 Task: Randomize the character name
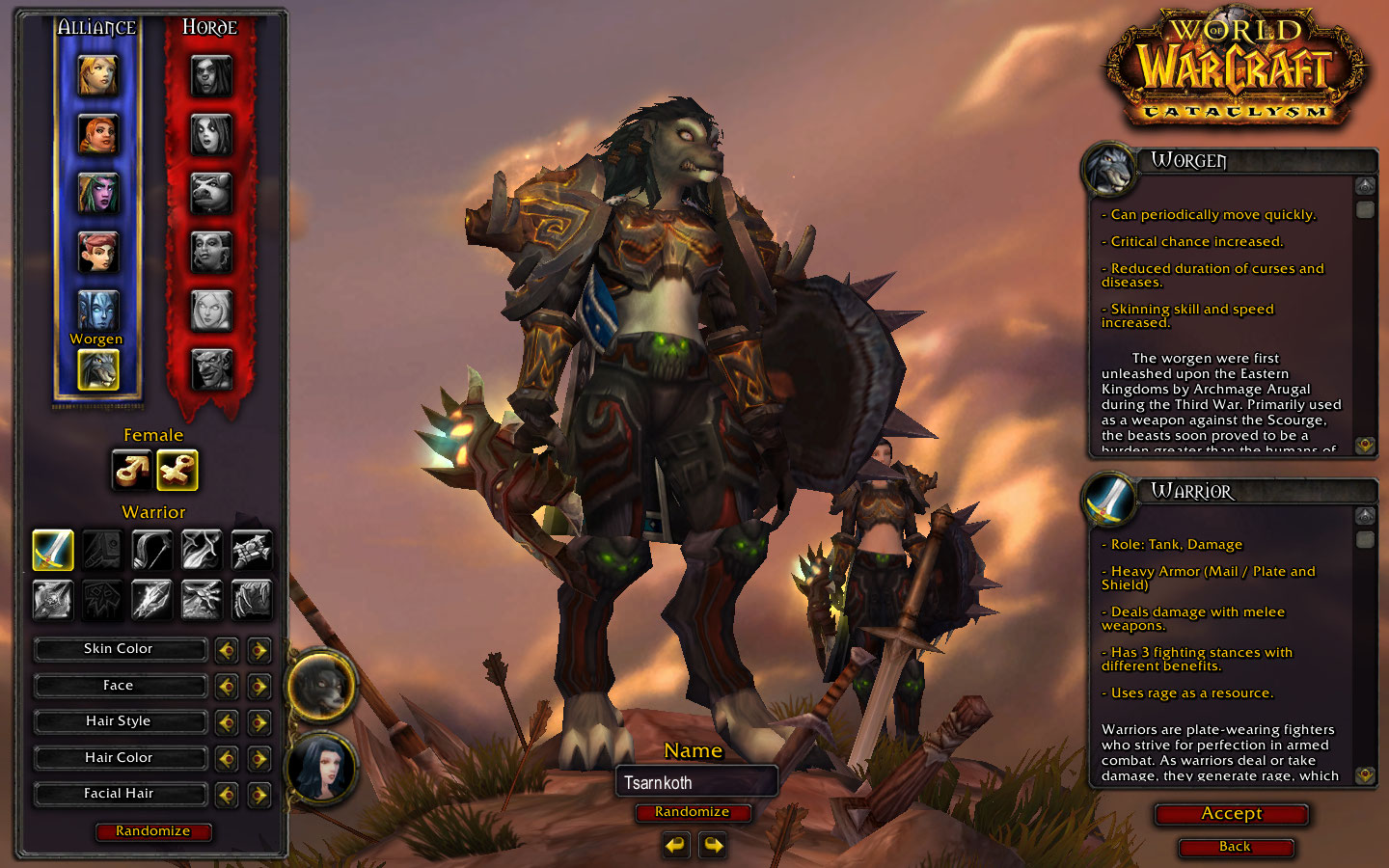[692, 812]
